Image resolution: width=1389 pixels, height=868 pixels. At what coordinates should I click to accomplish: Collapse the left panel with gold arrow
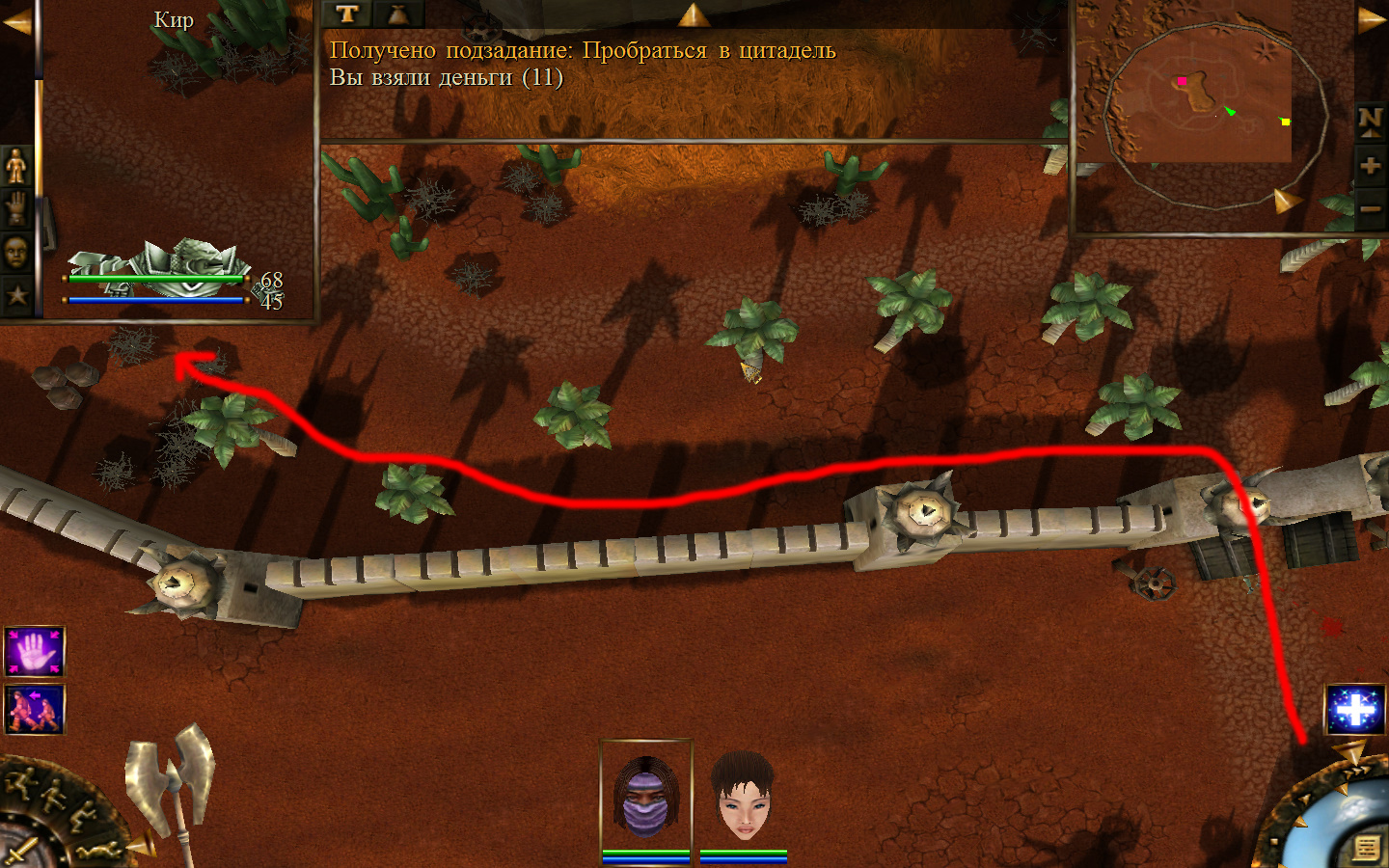tap(16, 23)
